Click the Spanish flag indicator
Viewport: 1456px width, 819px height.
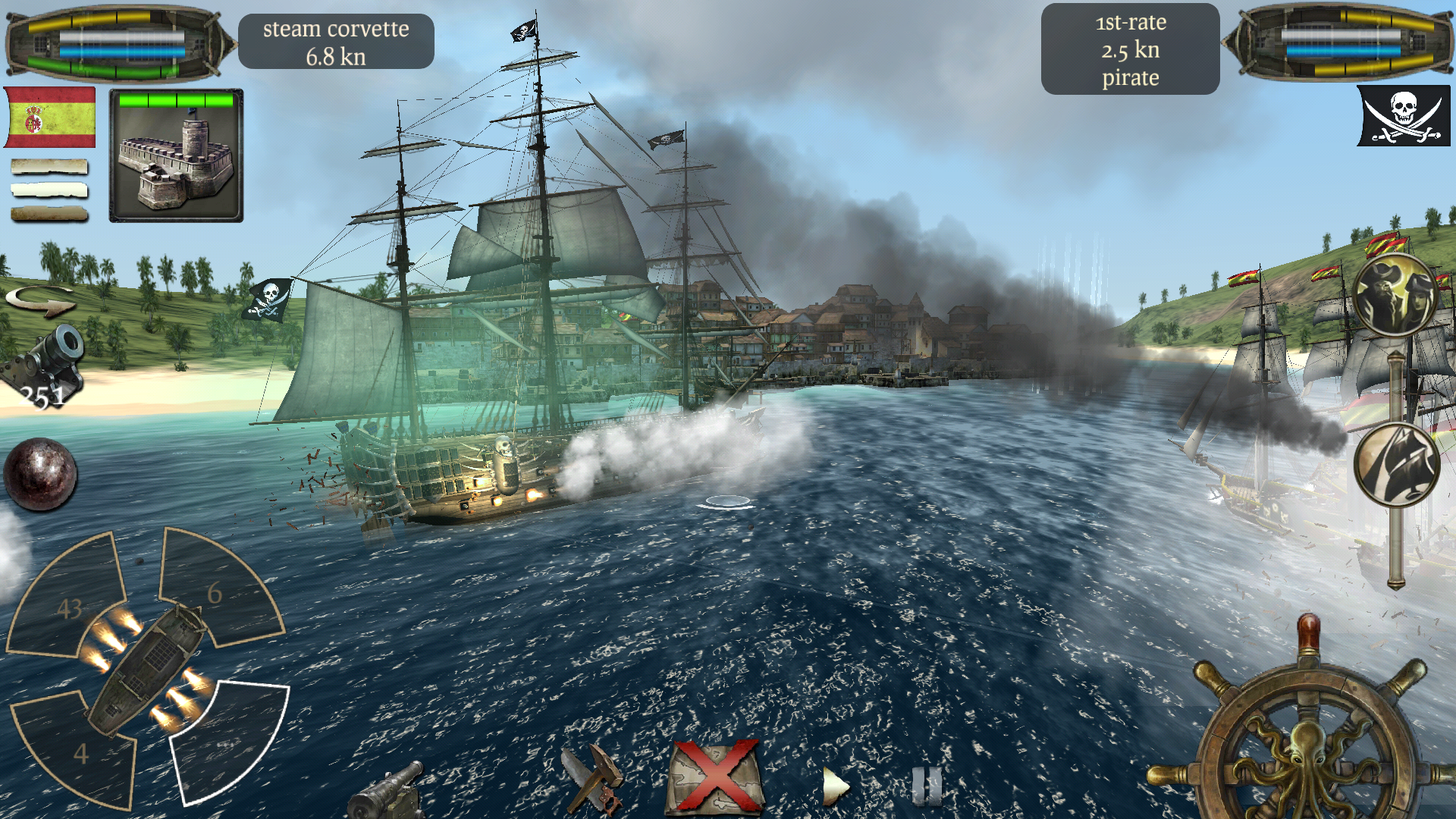(49, 118)
